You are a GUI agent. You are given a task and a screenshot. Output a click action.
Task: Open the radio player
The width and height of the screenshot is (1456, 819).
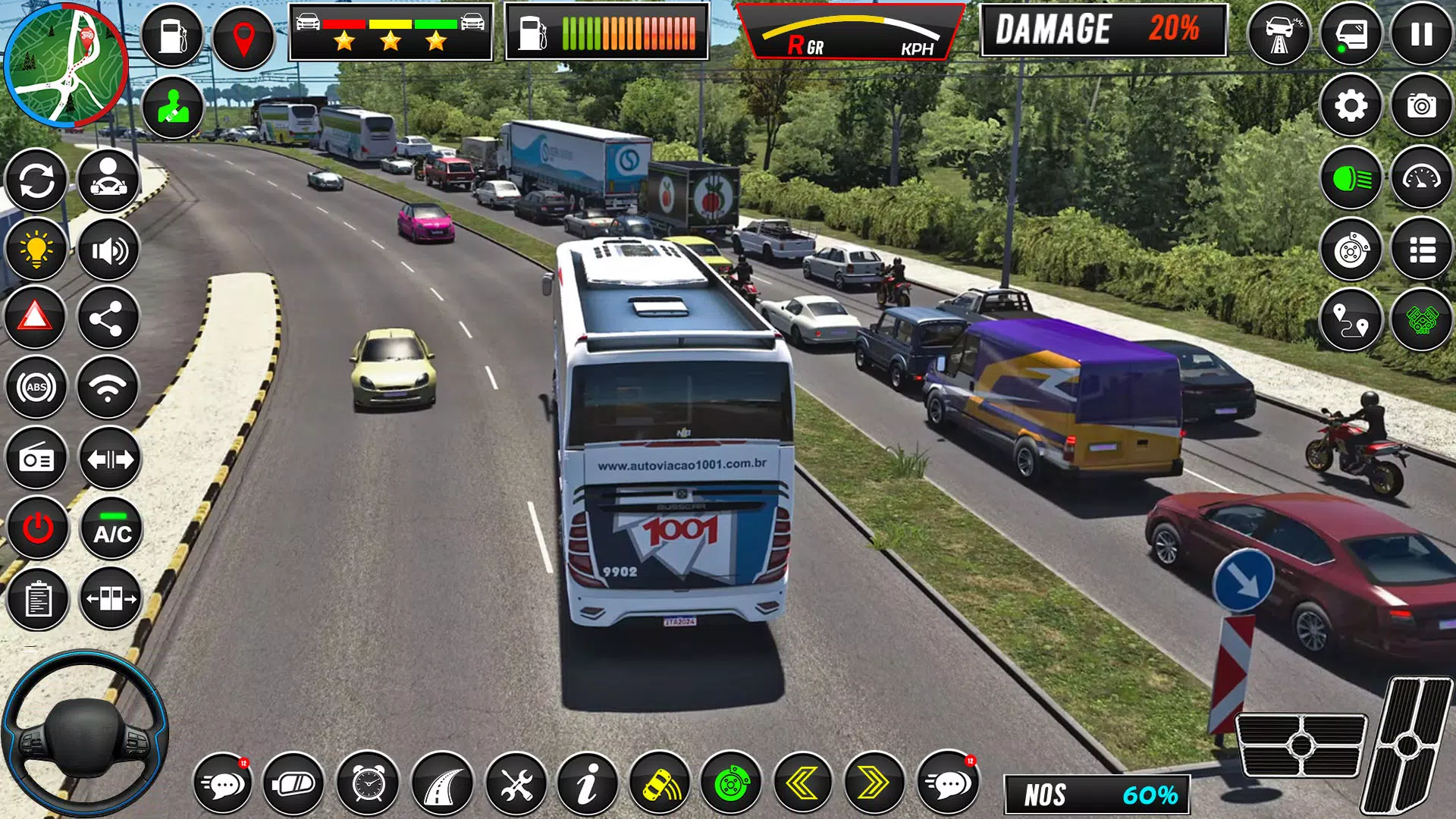pyautogui.click(x=36, y=459)
